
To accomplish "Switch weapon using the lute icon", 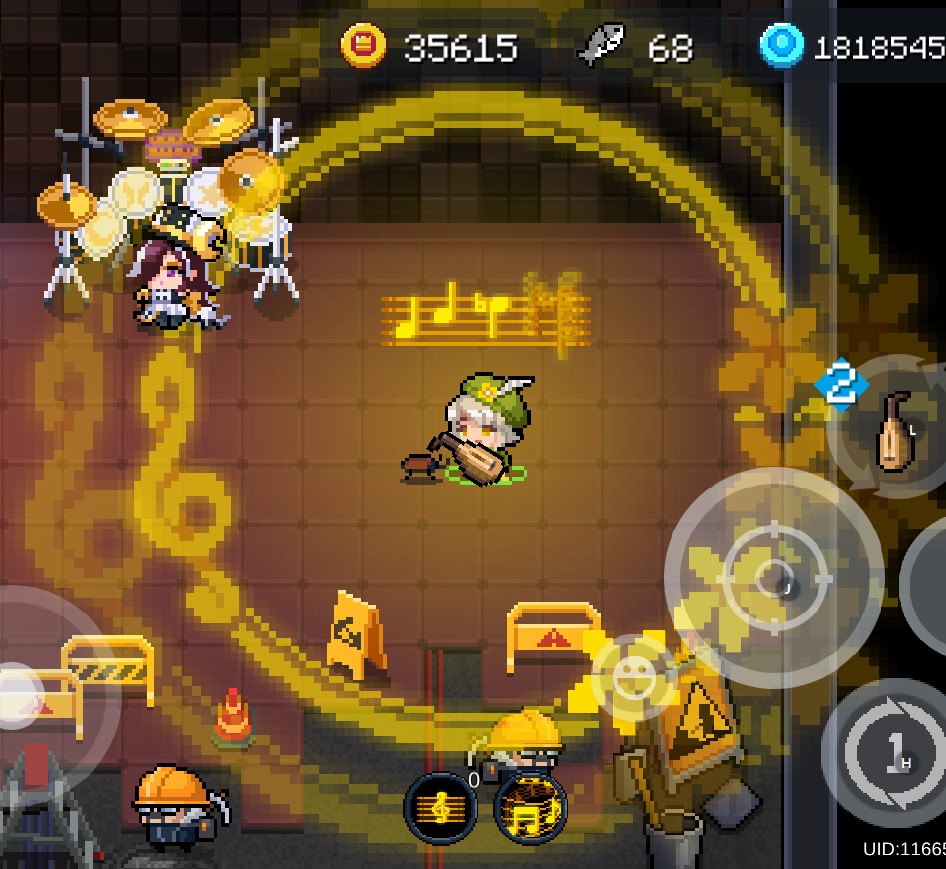I will point(893,431).
